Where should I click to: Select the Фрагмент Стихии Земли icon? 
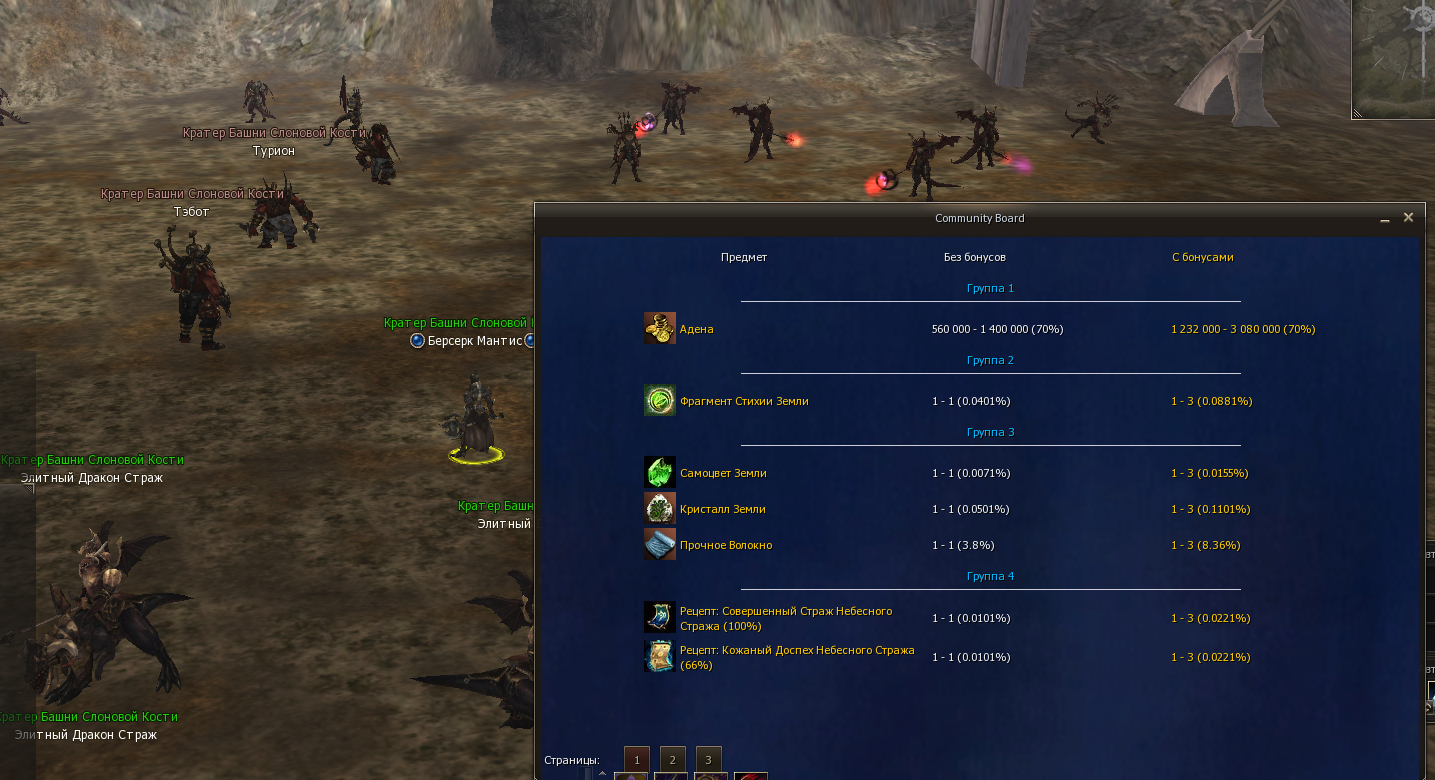coord(660,401)
